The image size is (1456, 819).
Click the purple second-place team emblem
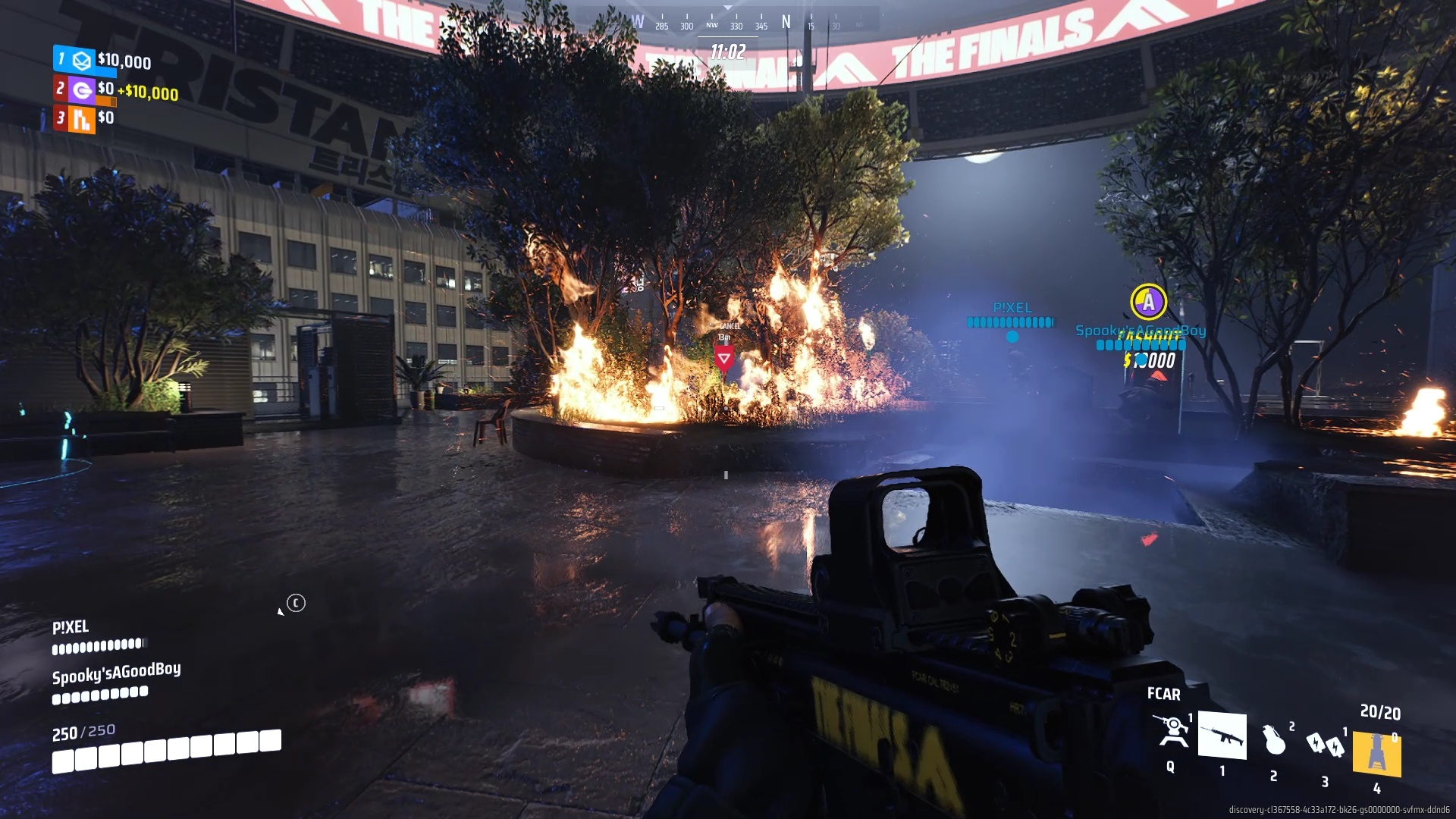coord(81,90)
